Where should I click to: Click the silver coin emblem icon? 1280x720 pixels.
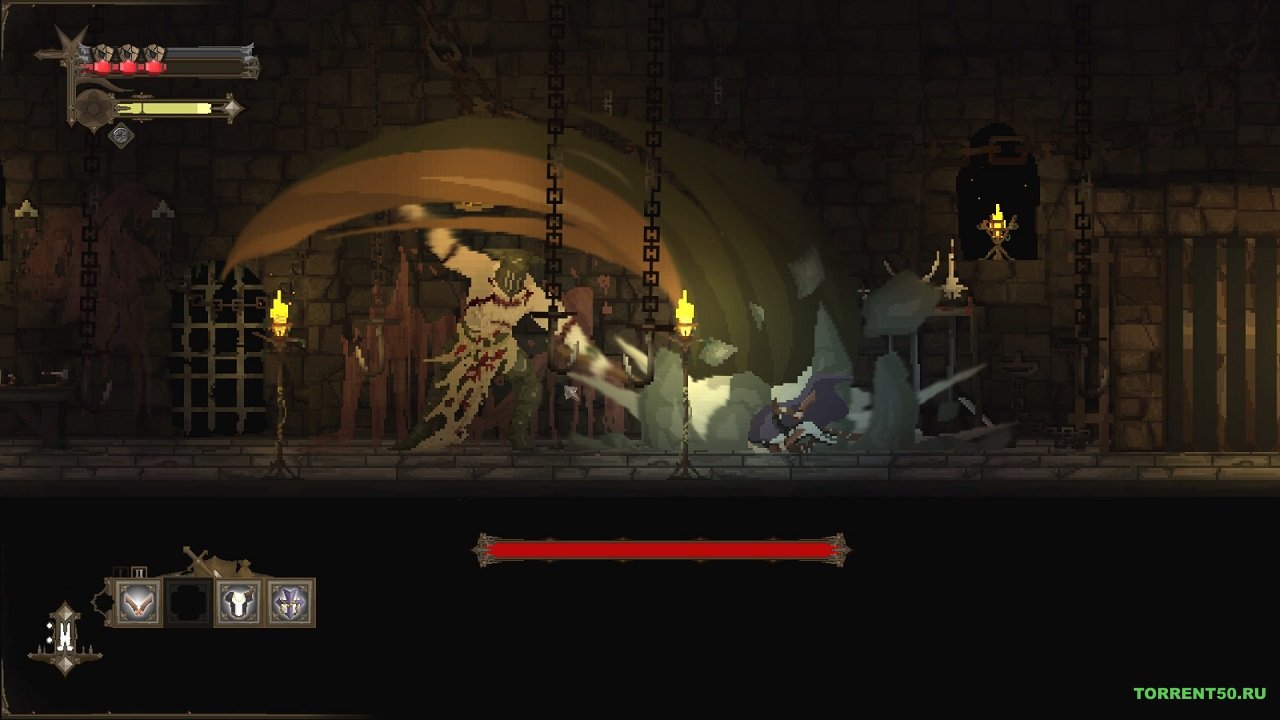click(x=121, y=134)
